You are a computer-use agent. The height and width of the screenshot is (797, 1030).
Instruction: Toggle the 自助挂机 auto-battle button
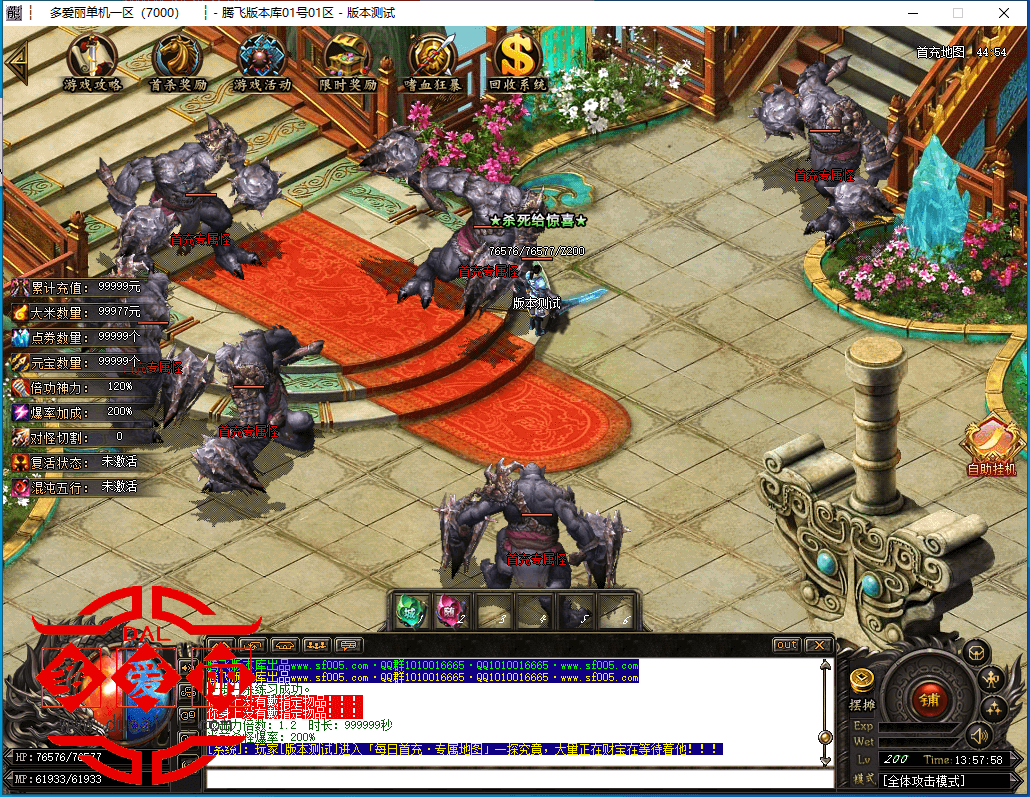(x=991, y=447)
